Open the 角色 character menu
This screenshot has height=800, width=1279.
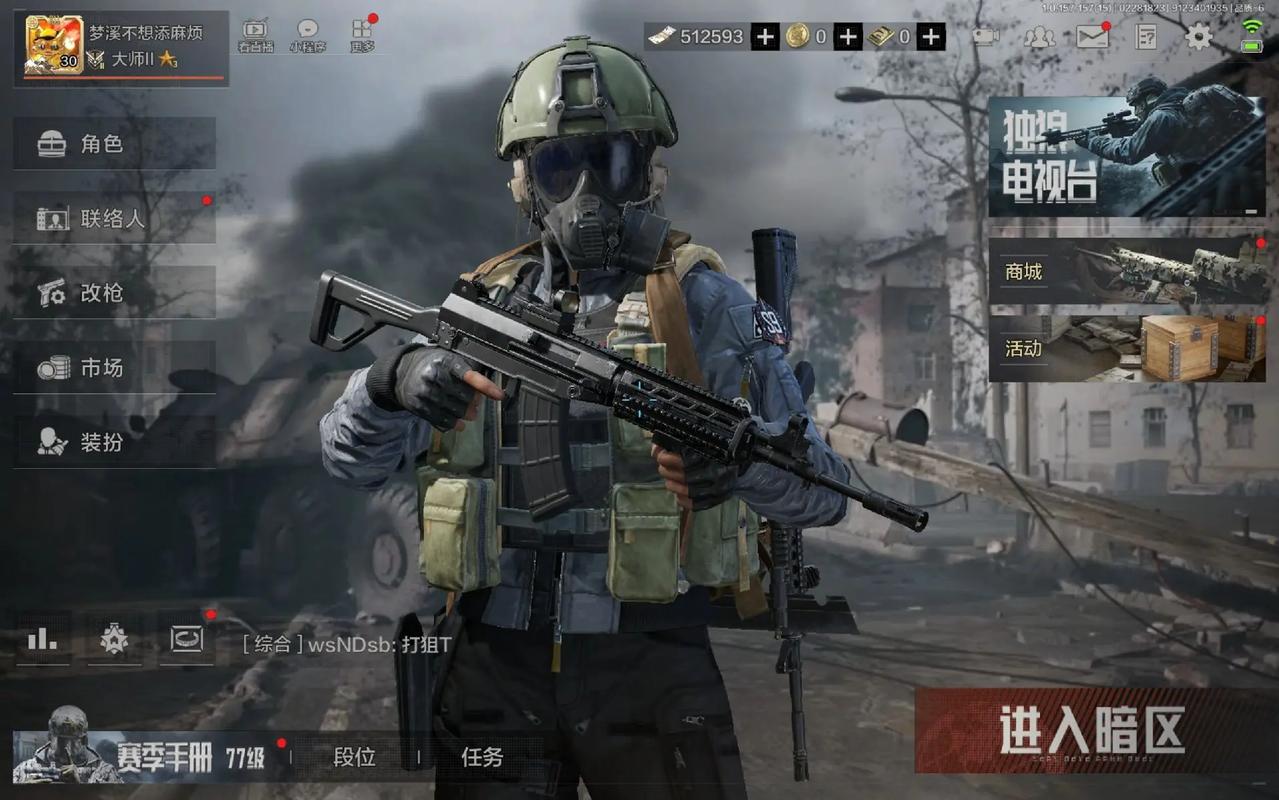coord(114,144)
